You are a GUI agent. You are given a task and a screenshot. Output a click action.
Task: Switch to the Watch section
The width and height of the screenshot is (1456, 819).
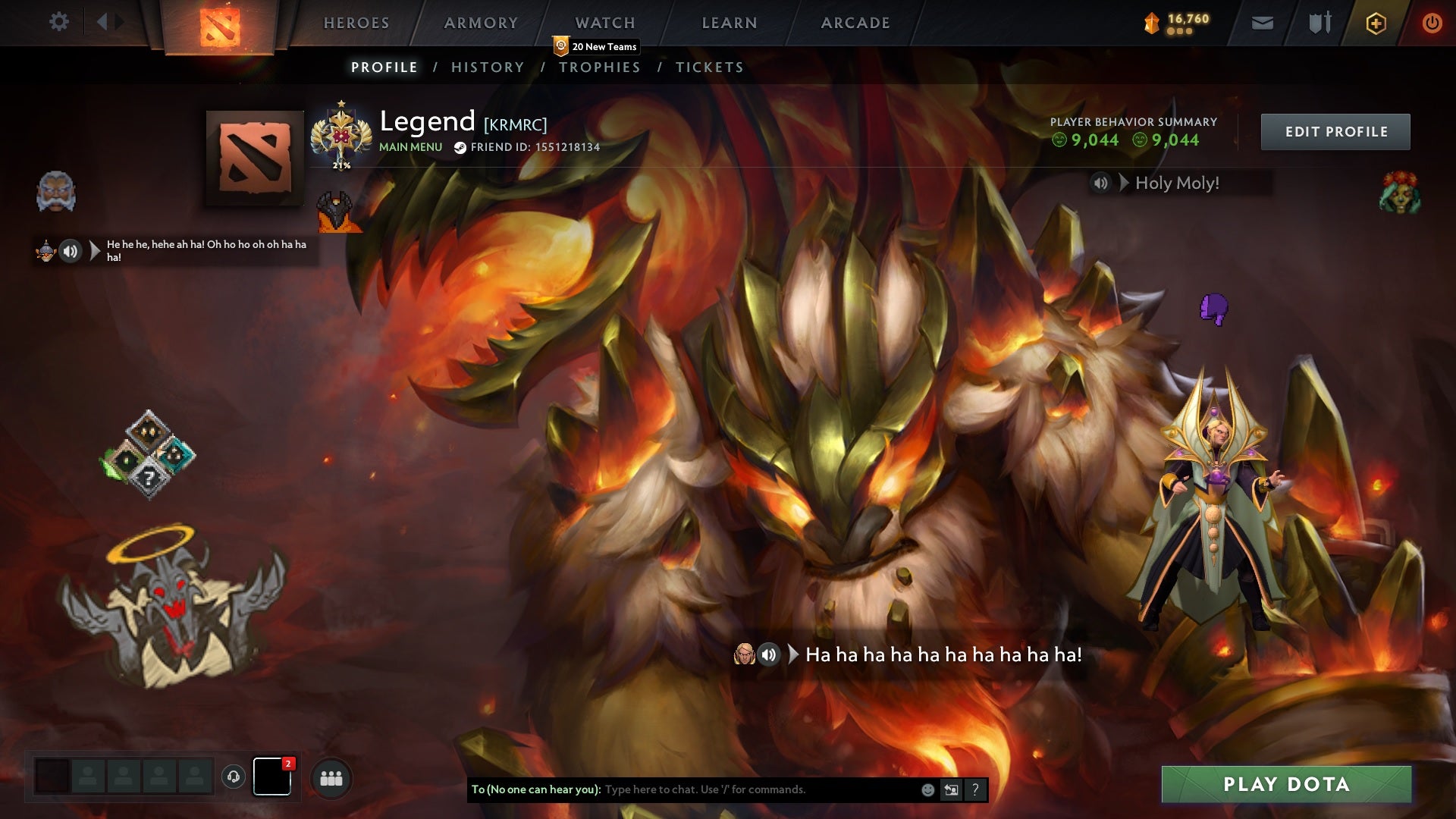pyautogui.click(x=604, y=23)
